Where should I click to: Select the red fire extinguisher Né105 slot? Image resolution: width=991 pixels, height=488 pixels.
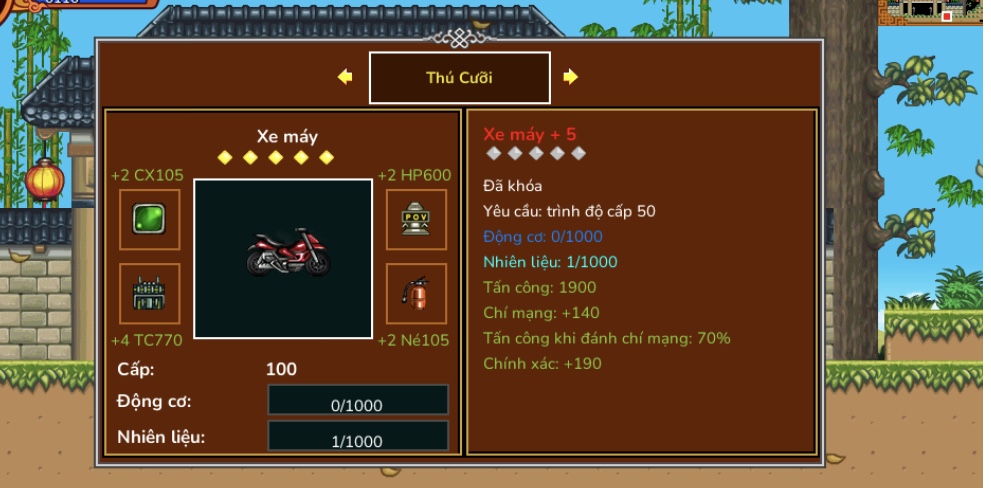click(416, 294)
